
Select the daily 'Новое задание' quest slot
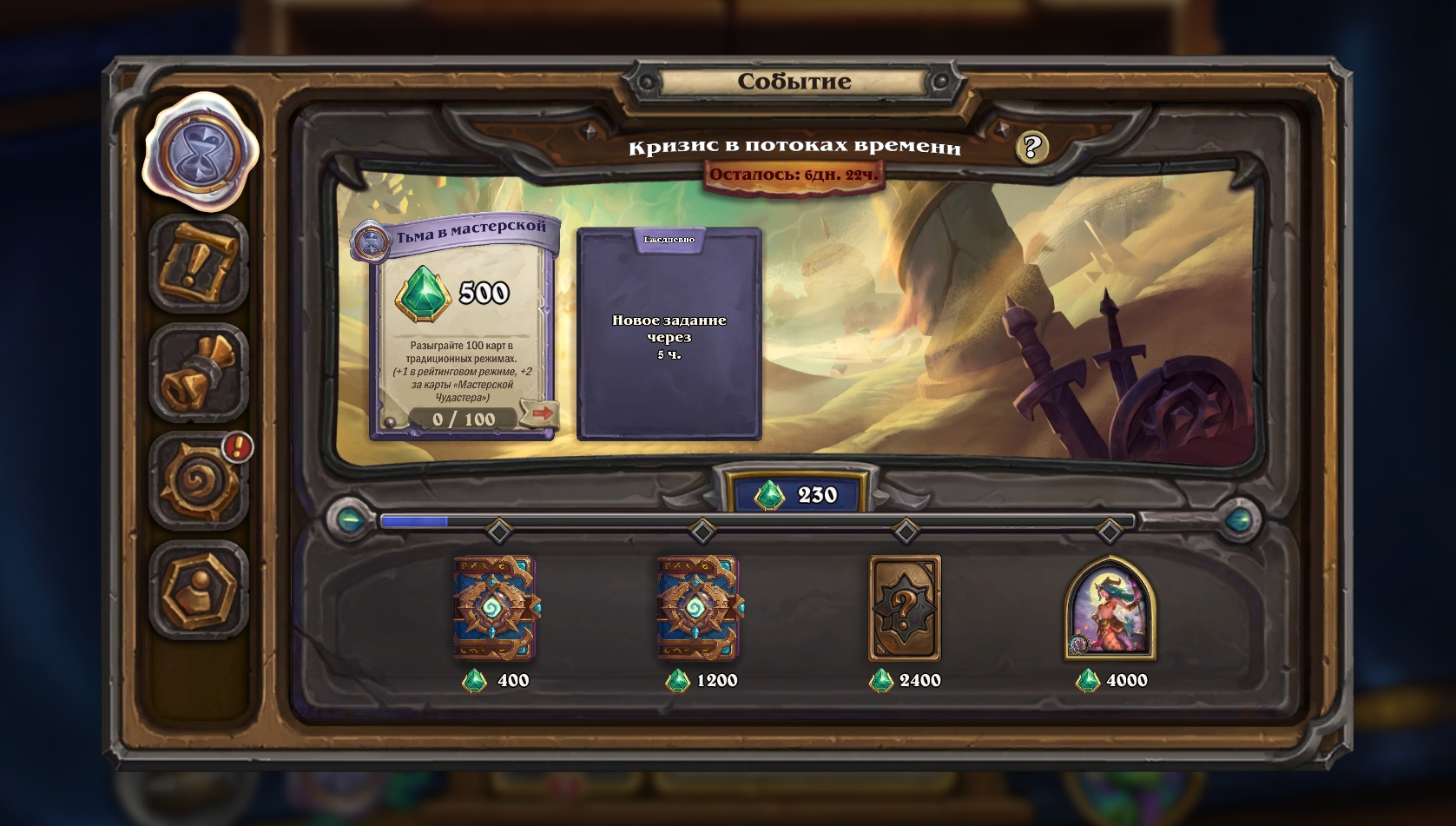[669, 335]
